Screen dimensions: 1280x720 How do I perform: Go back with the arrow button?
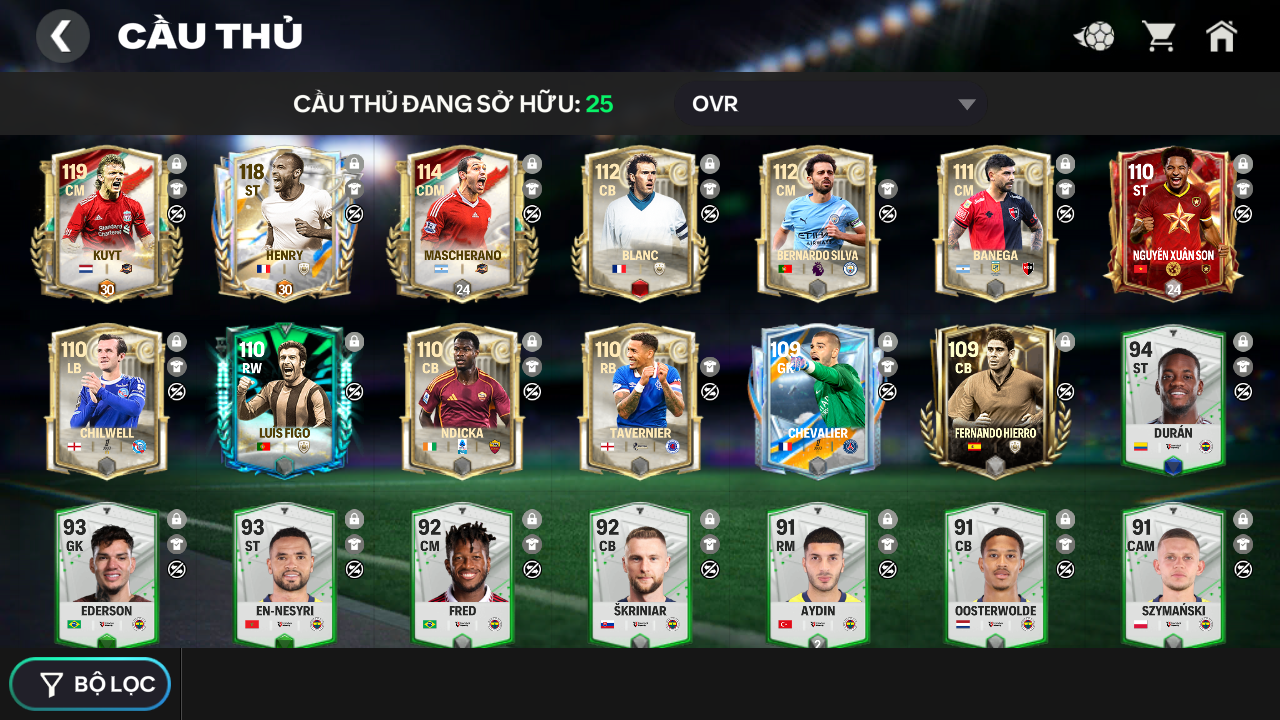click(x=62, y=36)
